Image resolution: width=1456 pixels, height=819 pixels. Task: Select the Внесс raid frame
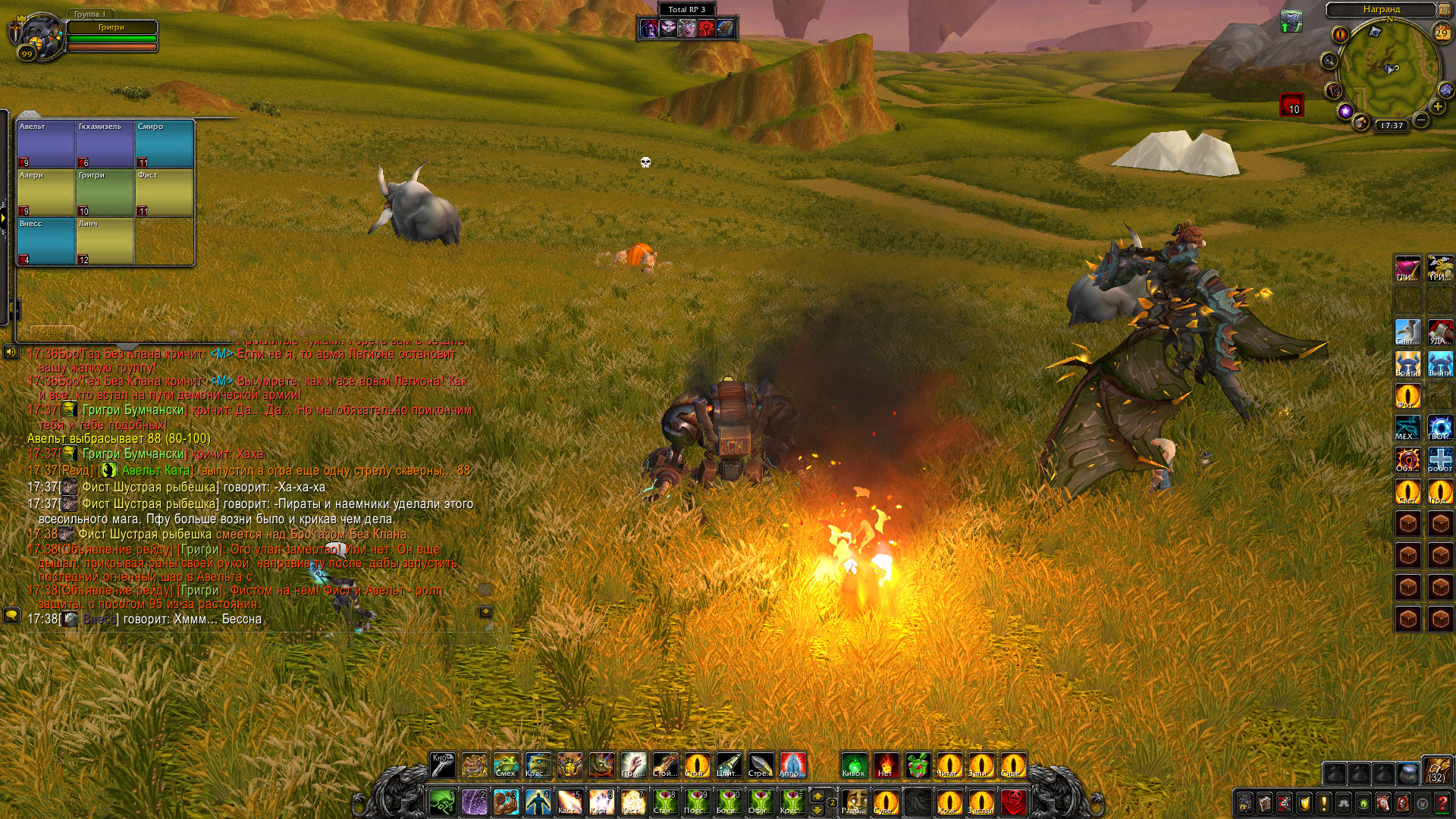(45, 240)
